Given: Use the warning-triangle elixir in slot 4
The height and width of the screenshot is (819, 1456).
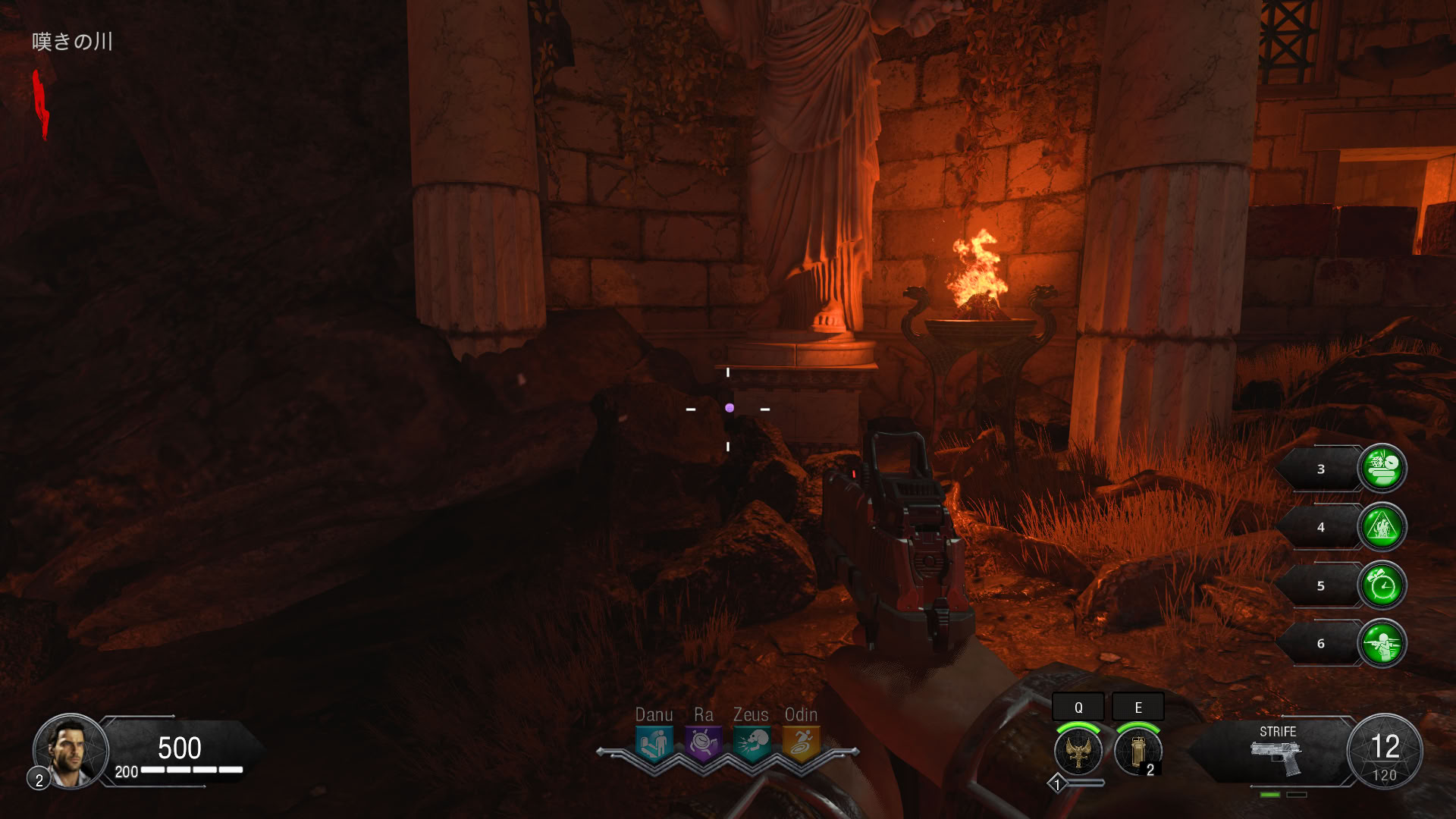Looking at the screenshot, I should (1382, 527).
